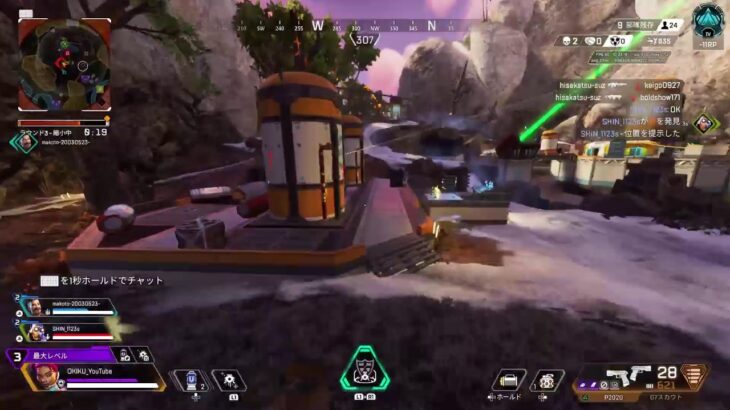Select teammate makoto-20030523 squad card

pos(62,303)
